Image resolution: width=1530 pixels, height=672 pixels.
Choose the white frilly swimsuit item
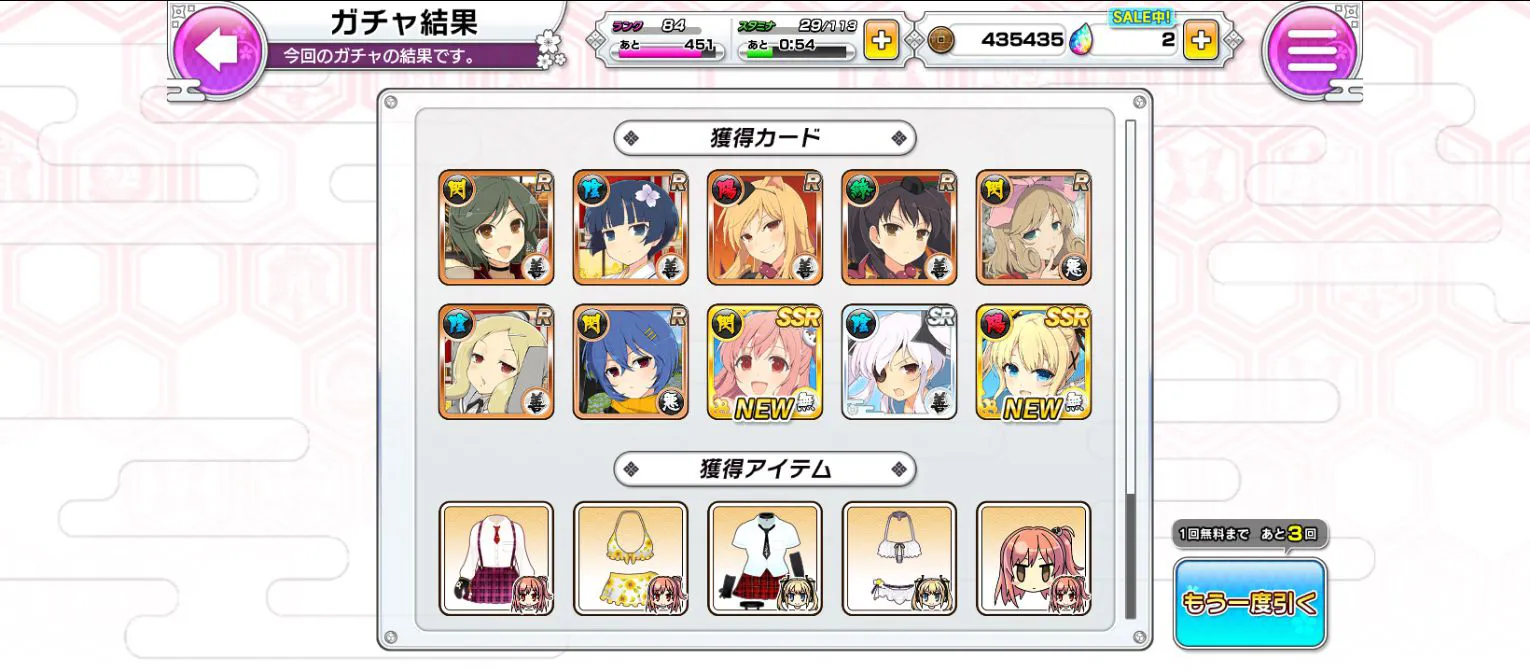(899, 558)
